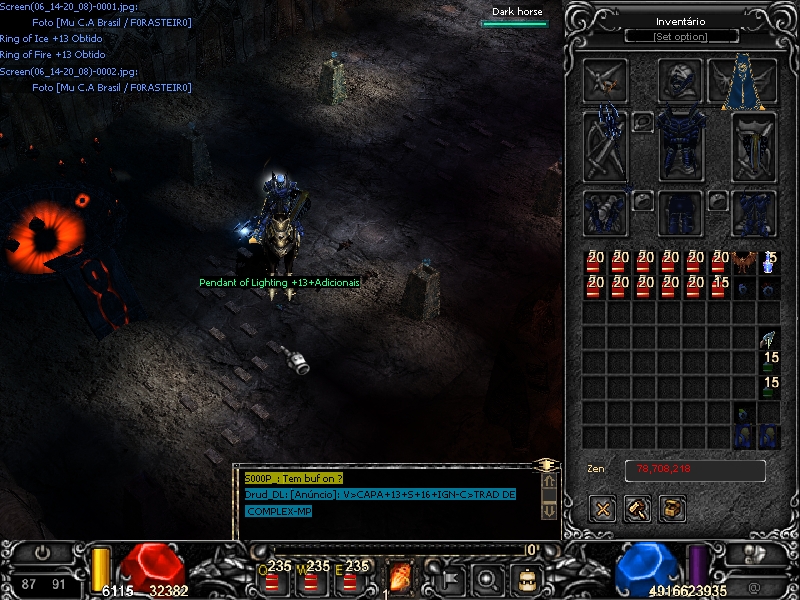Use the Q hotkey red potion

[272, 577]
